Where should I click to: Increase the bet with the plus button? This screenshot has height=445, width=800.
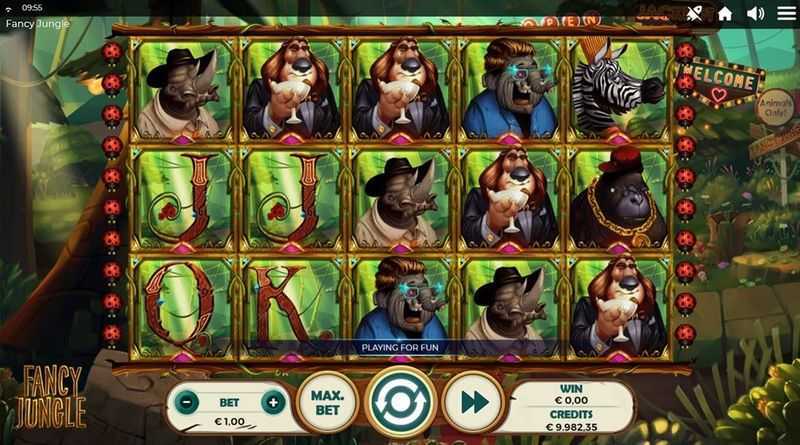(272, 403)
